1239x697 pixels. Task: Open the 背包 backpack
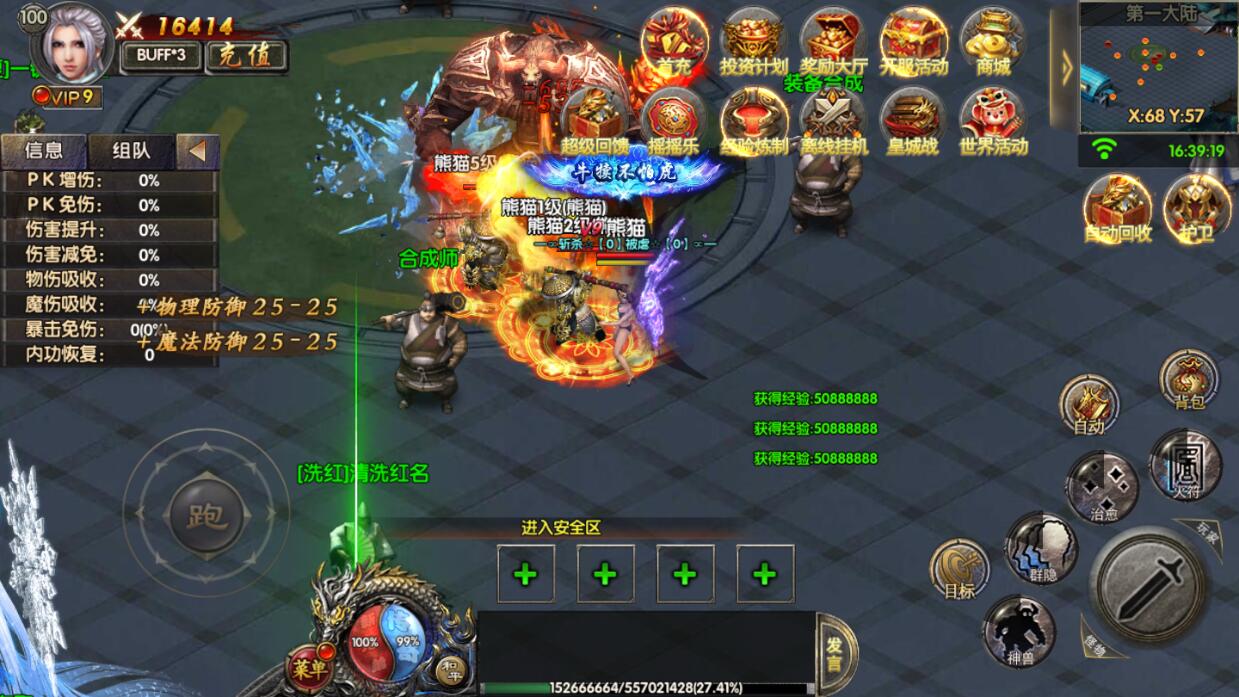1188,379
